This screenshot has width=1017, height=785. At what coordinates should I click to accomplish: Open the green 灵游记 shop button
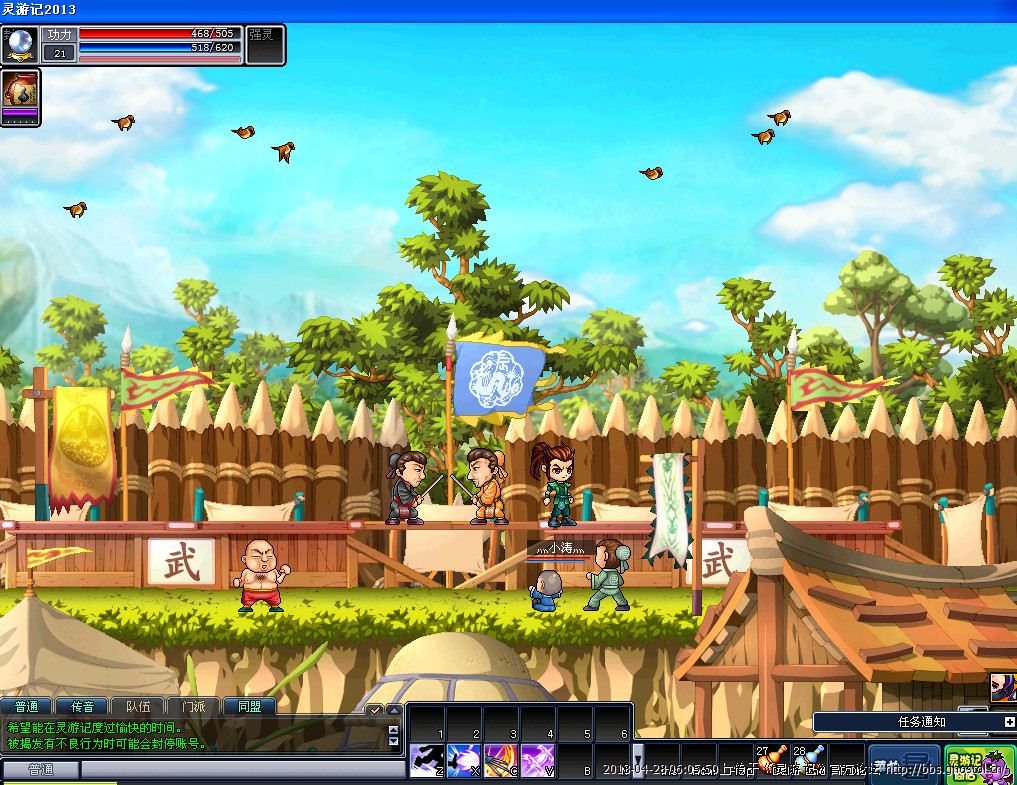point(978,764)
